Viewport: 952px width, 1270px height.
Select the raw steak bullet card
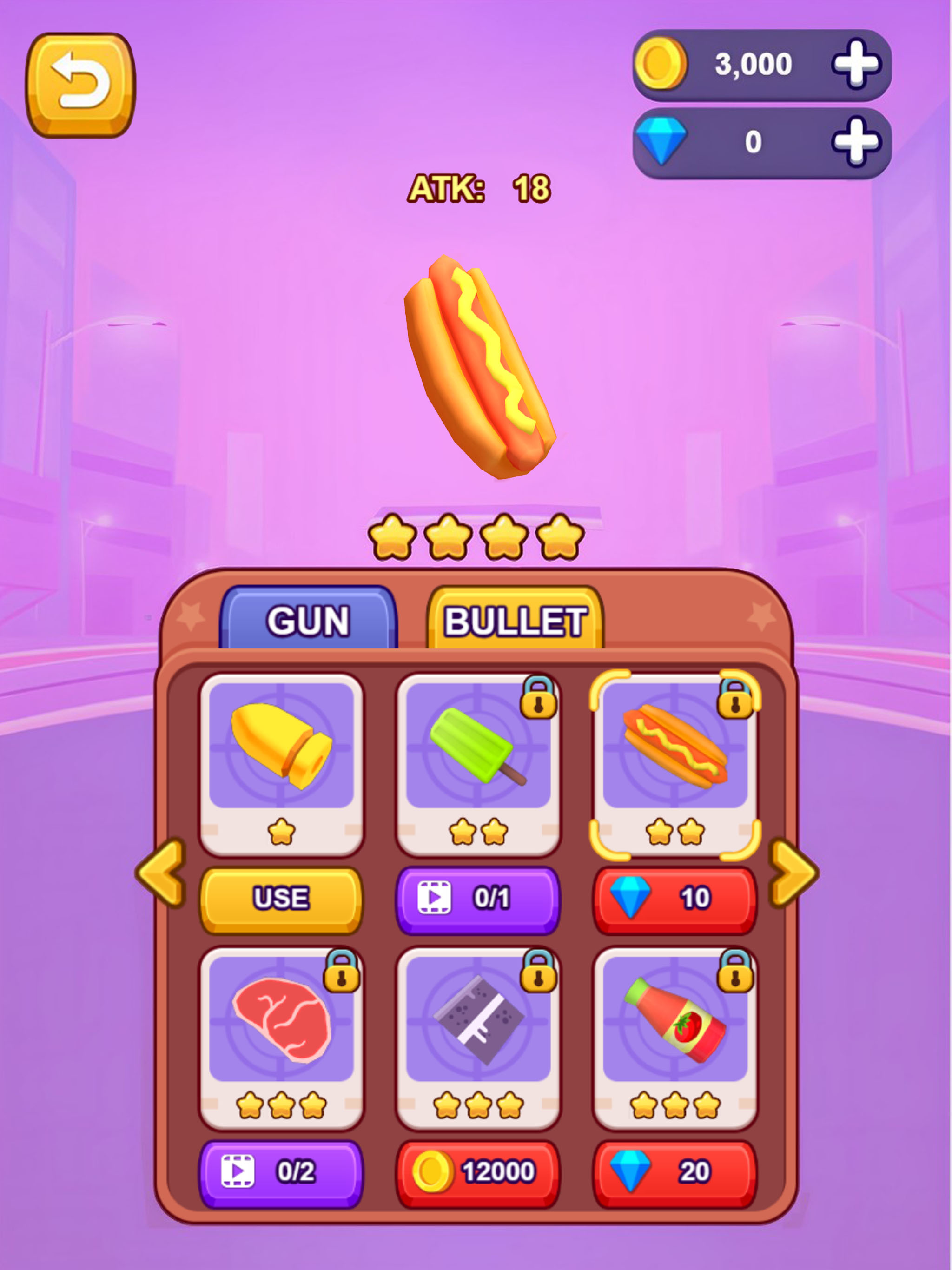pyautogui.click(x=281, y=1037)
